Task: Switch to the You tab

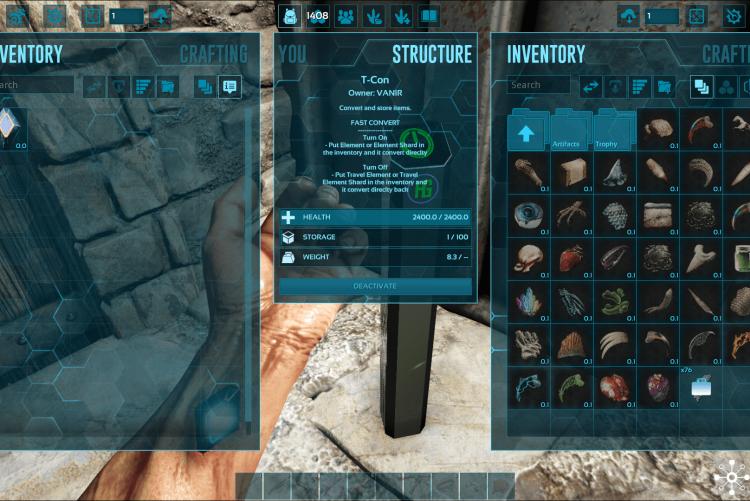Action: (x=293, y=54)
